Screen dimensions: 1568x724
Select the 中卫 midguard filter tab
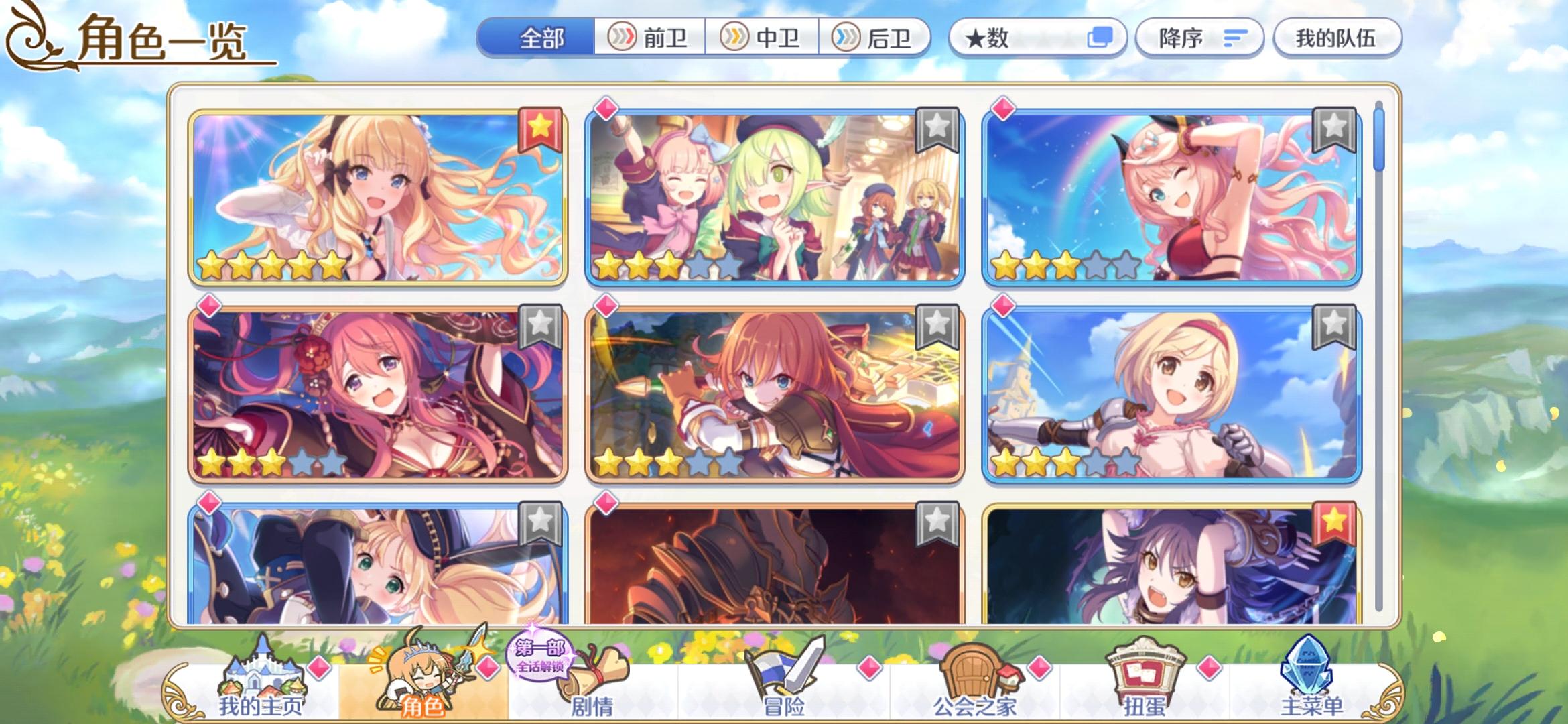click(759, 38)
